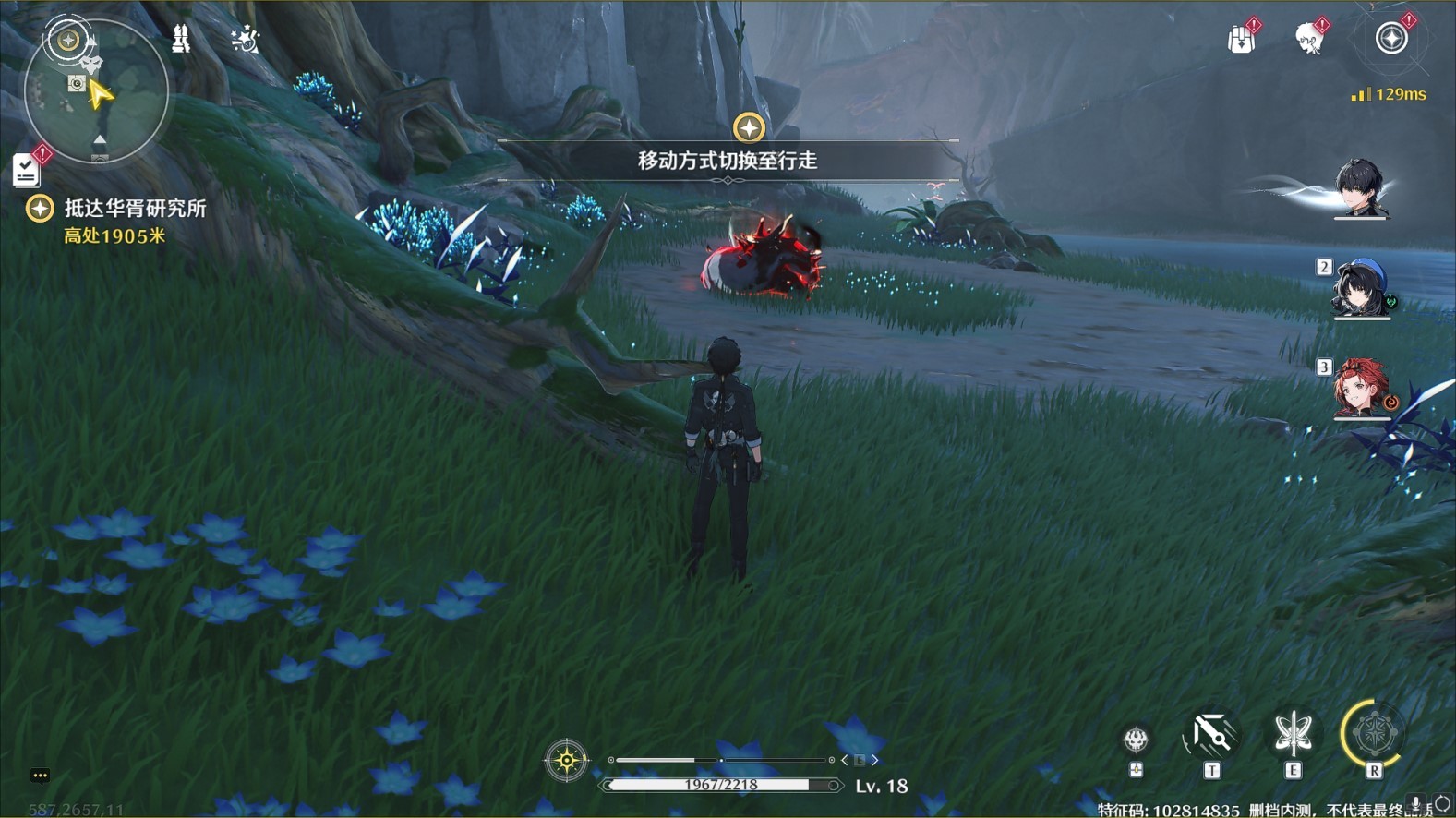Select the 抵达华胥研究所 quest tracker

click(134, 209)
